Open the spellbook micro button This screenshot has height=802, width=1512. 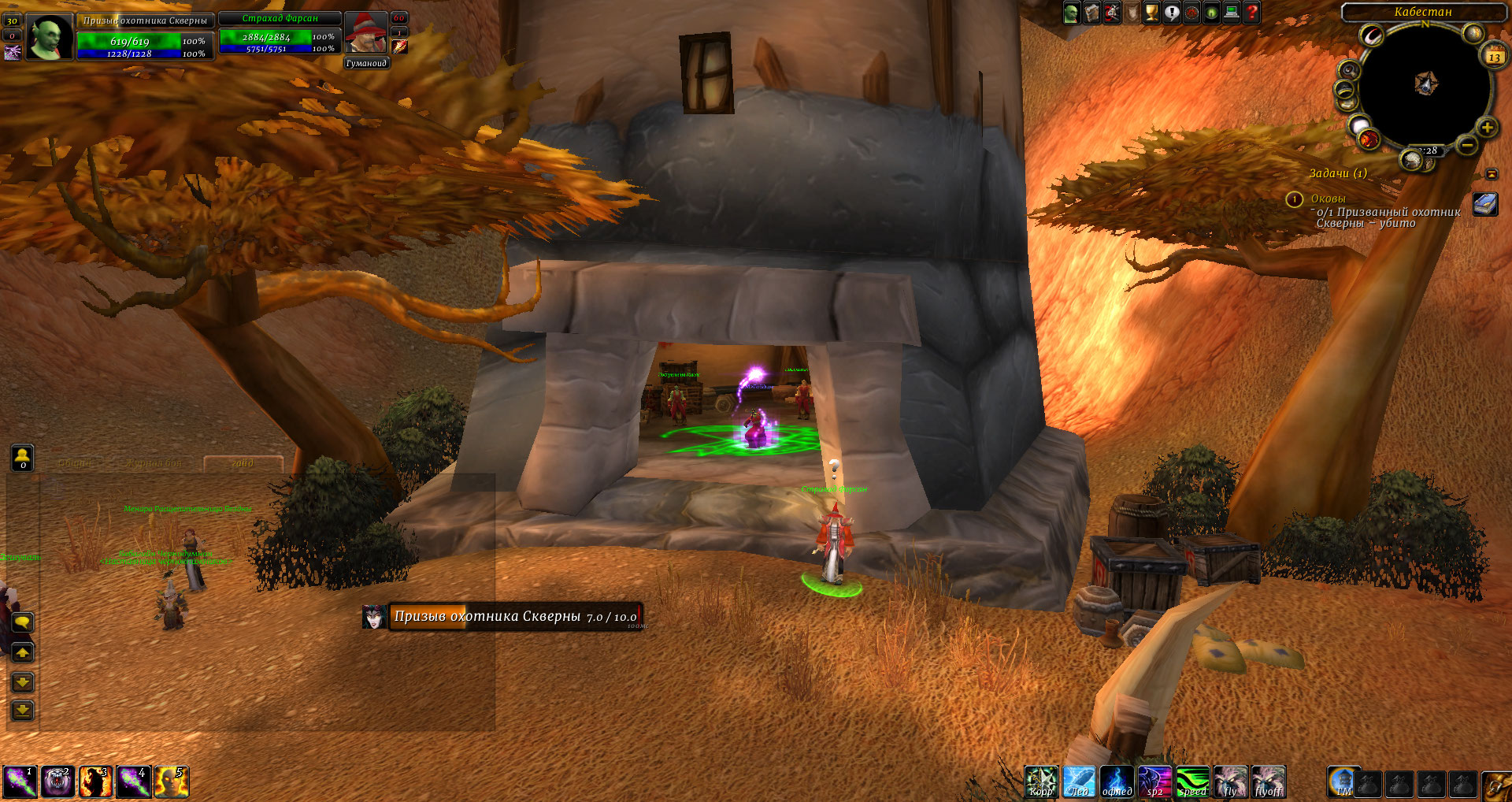point(1091,13)
